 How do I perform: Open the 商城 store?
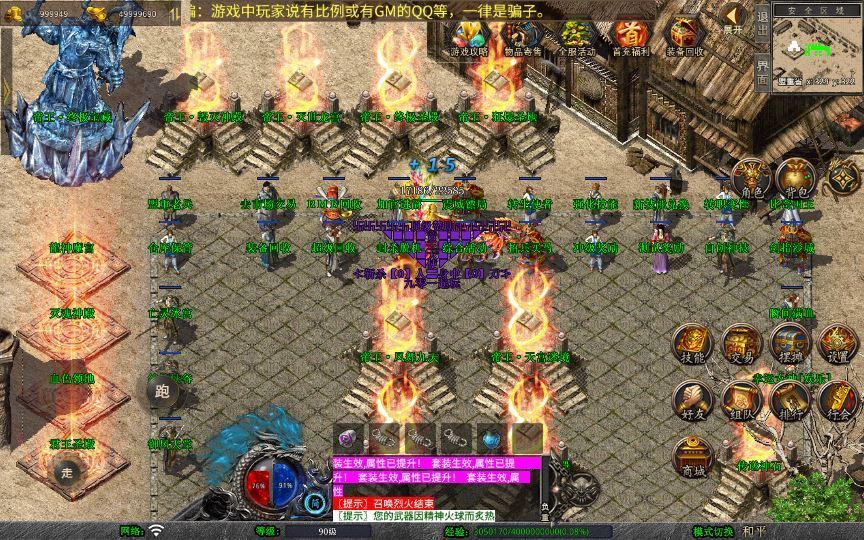[693, 457]
